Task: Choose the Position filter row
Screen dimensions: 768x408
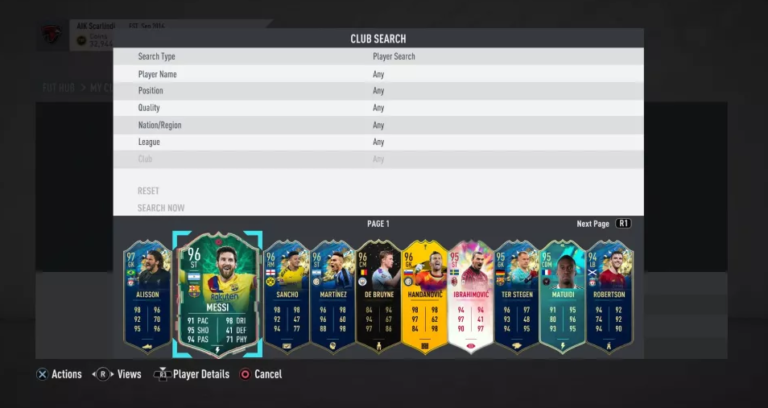Action: coord(377,91)
